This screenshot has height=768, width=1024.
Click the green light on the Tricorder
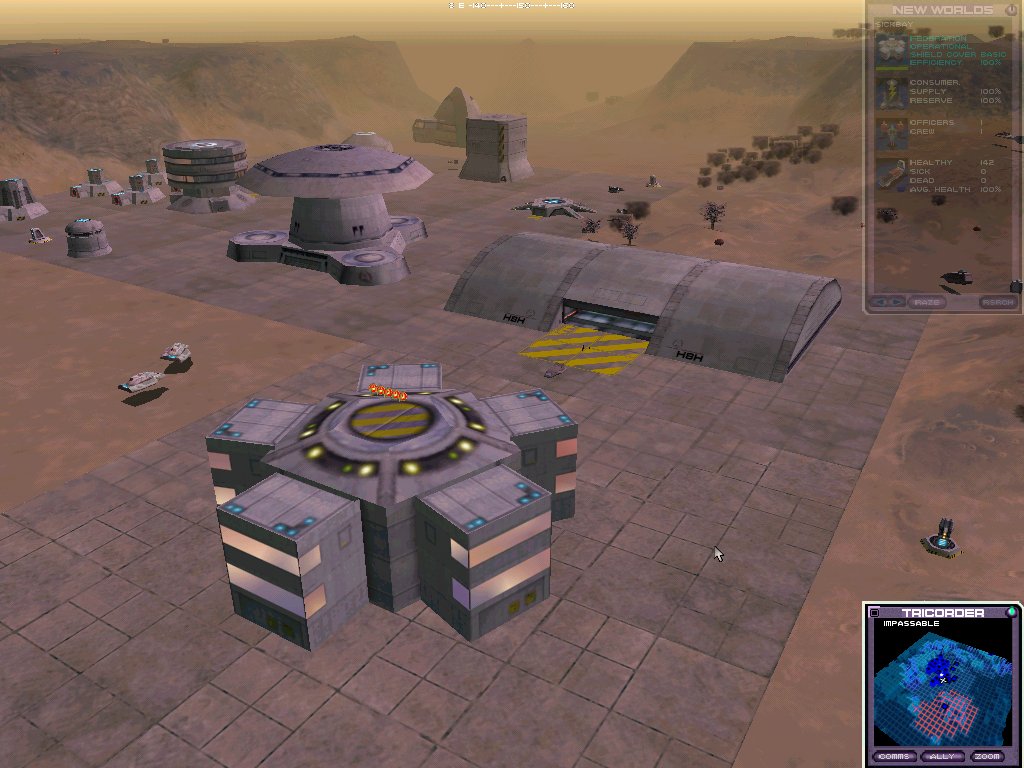pyautogui.click(x=1011, y=612)
